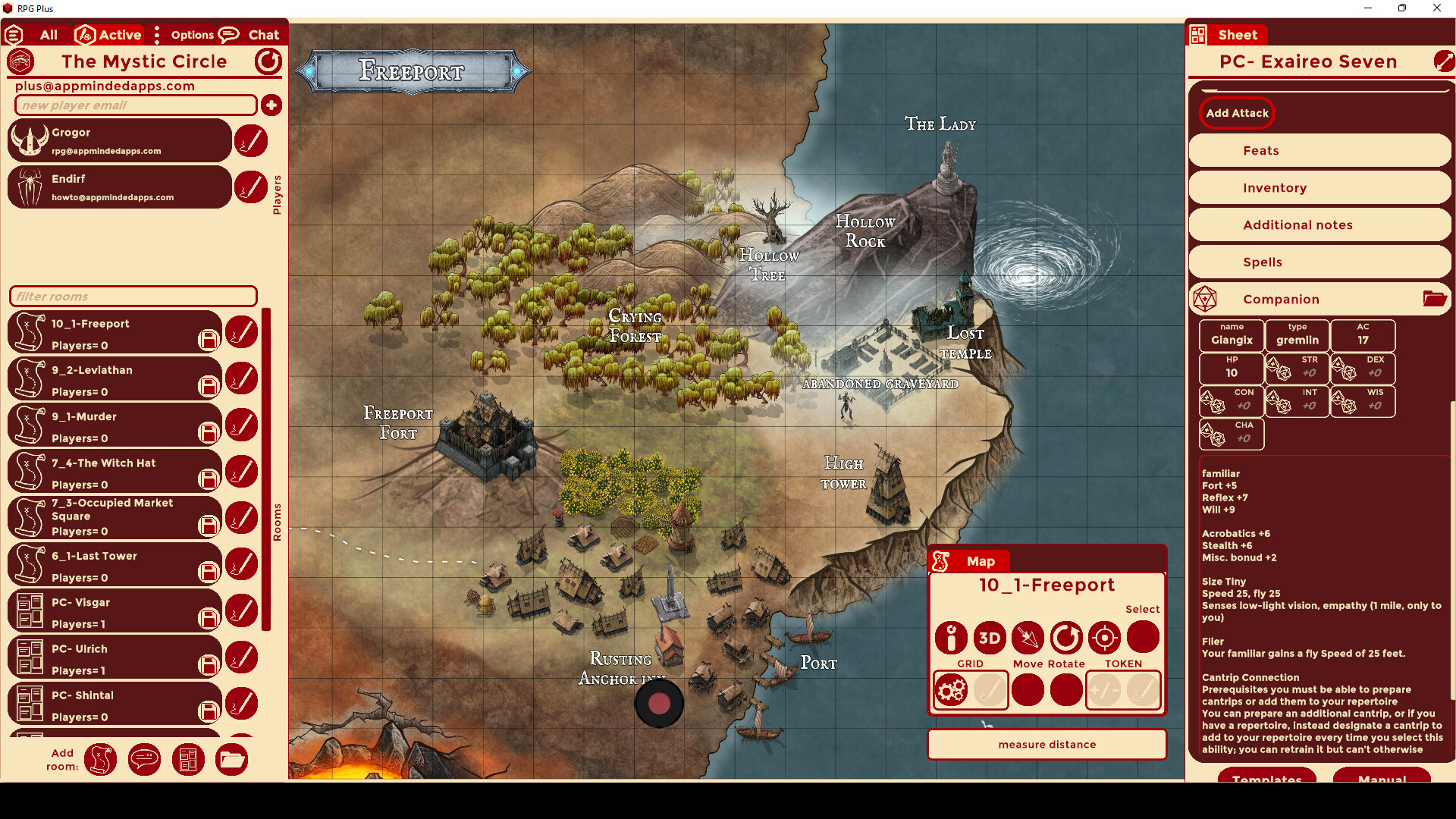
Task: Open the map info tool
Action: coord(952,638)
